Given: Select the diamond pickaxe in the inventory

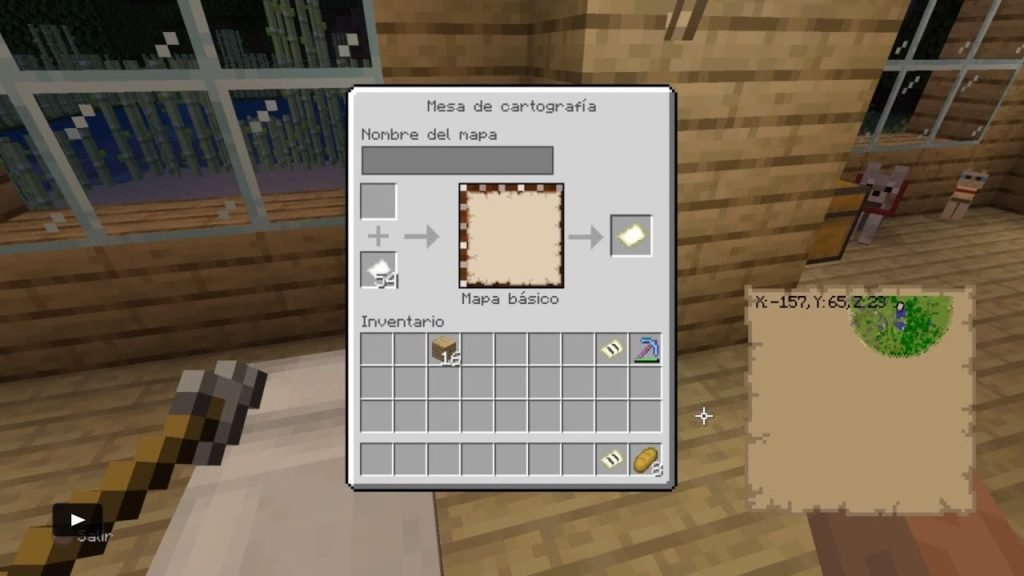Looking at the screenshot, I should (645, 349).
